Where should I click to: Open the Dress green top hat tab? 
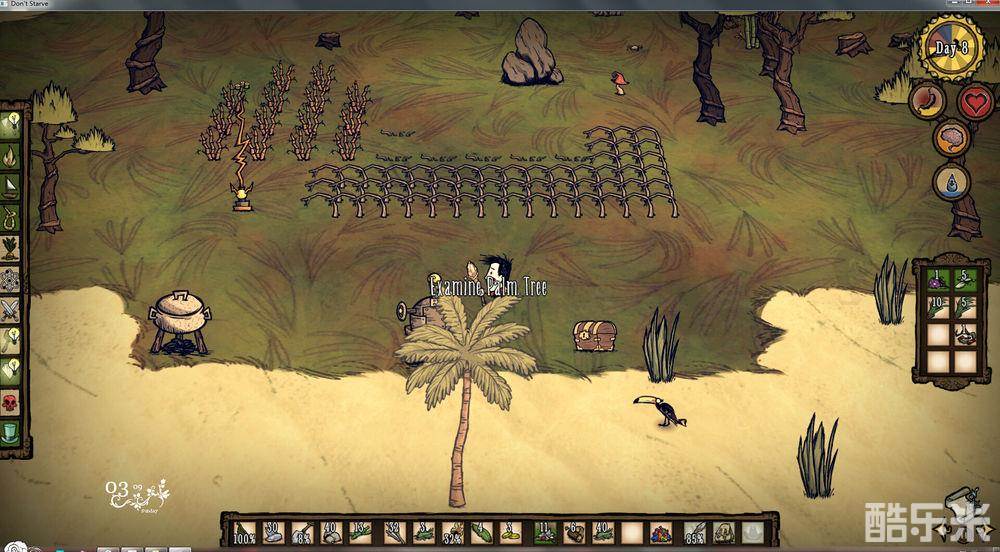pos(12,434)
